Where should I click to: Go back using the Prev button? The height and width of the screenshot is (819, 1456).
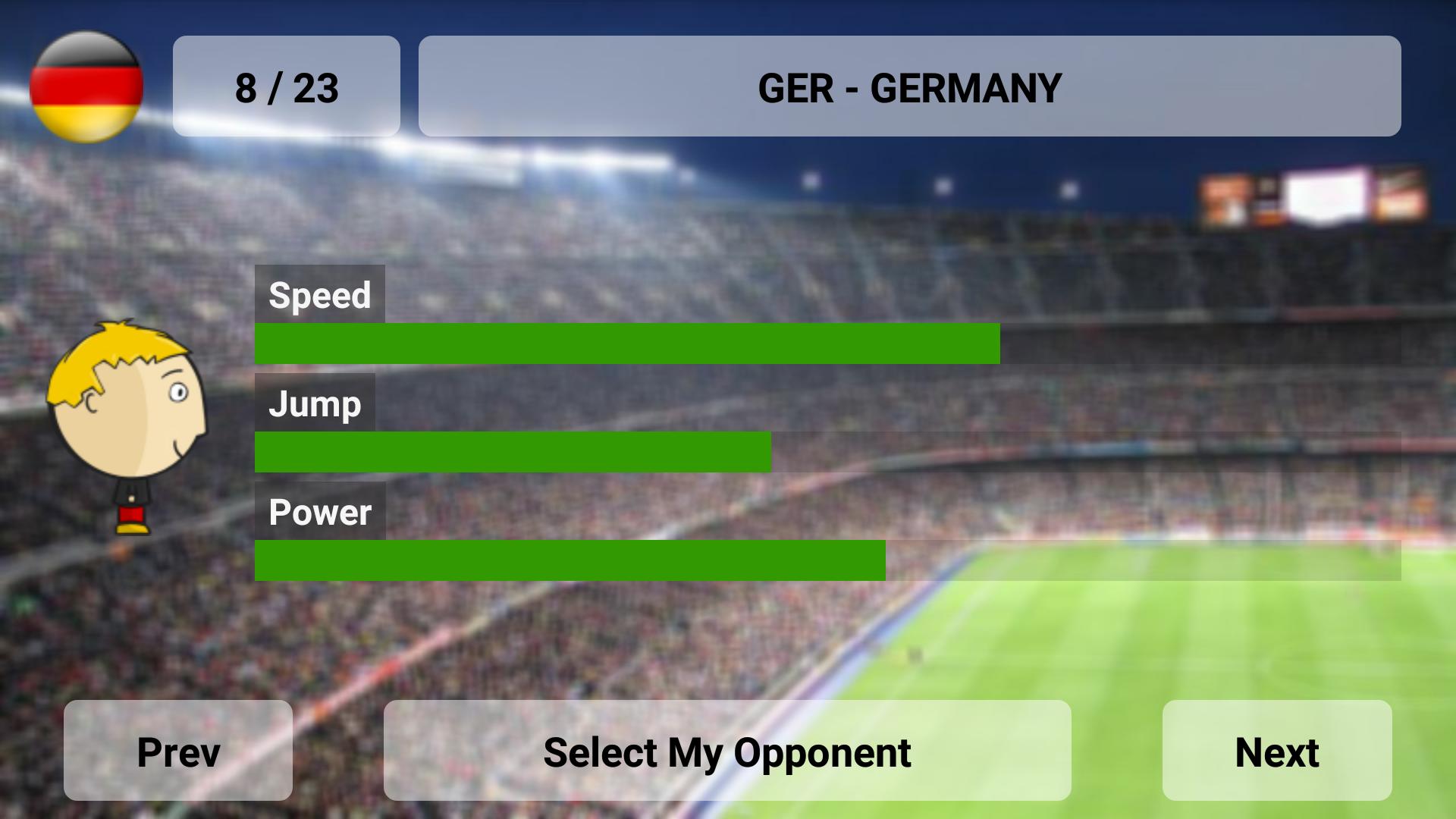coord(177,752)
